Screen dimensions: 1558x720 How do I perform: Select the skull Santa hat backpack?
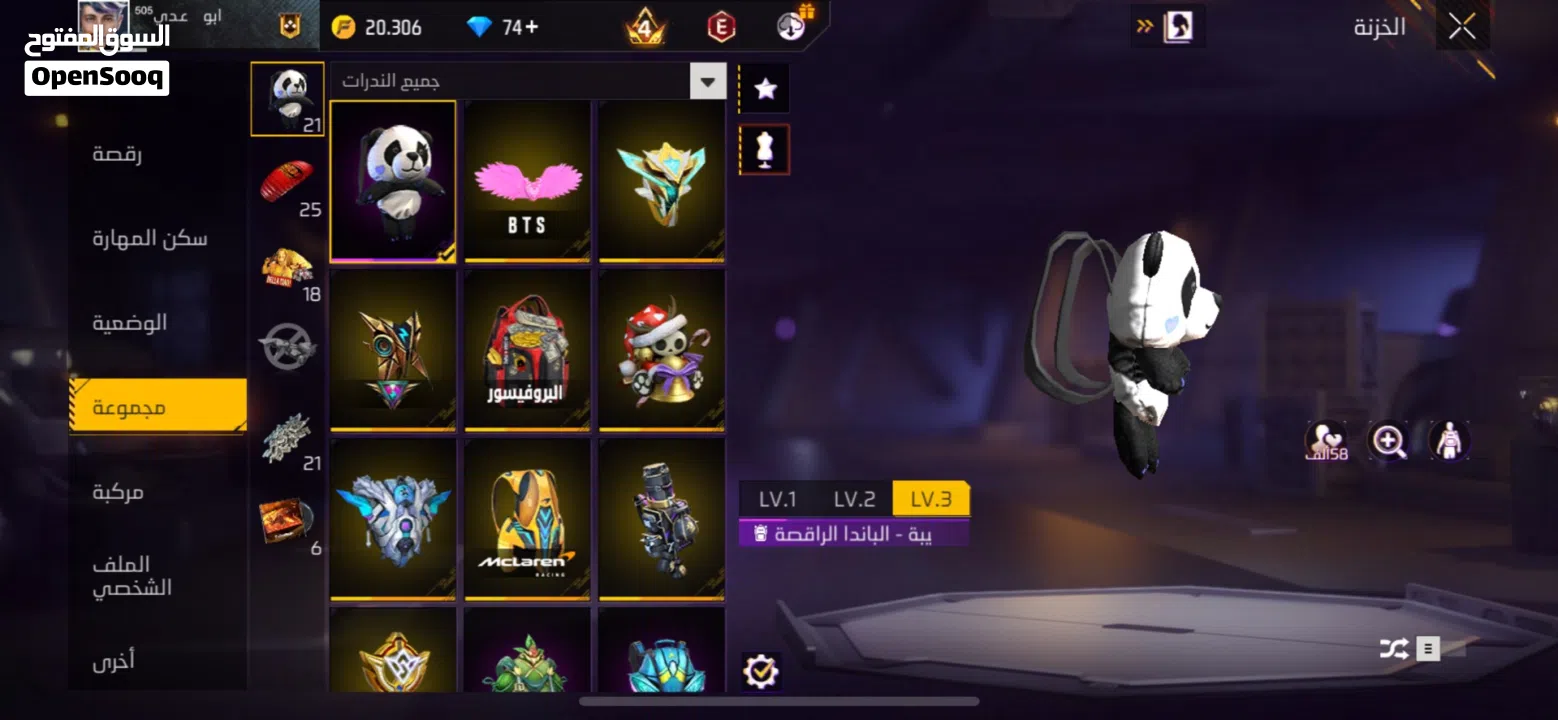coord(661,350)
